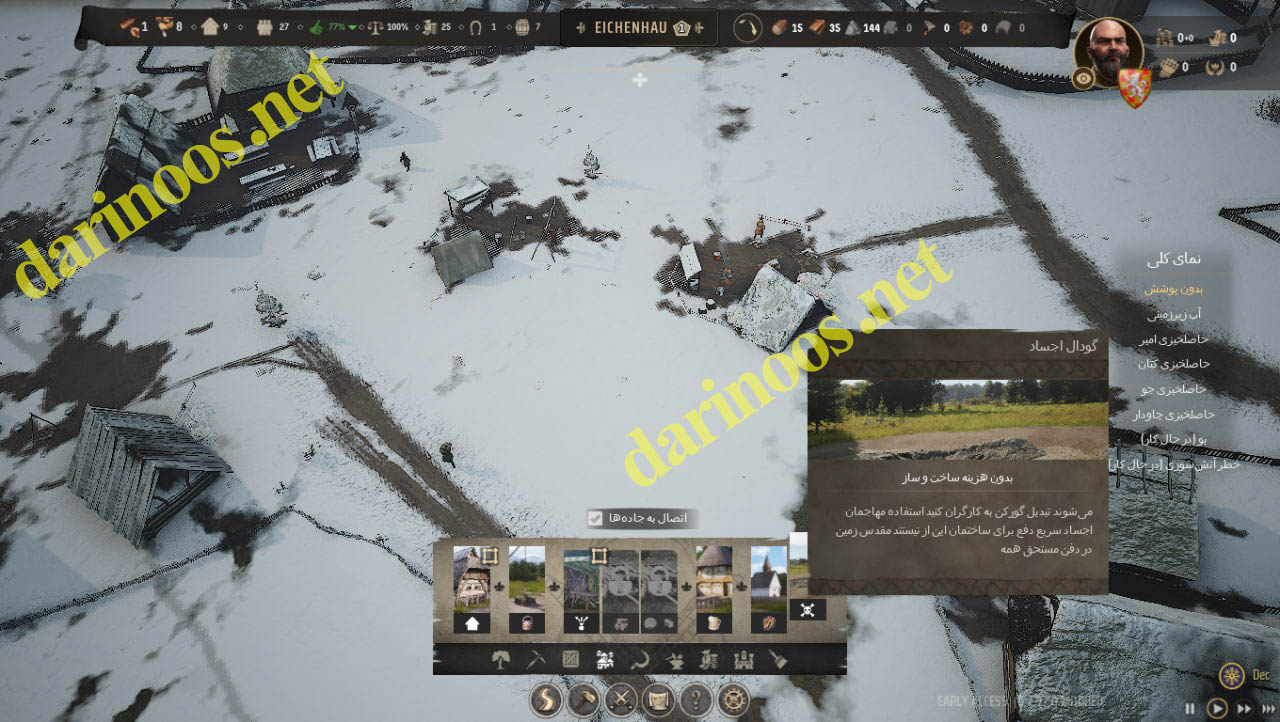Image resolution: width=1280 pixels, height=722 pixels.
Task: Click the lord portrait
Action: [1108, 50]
